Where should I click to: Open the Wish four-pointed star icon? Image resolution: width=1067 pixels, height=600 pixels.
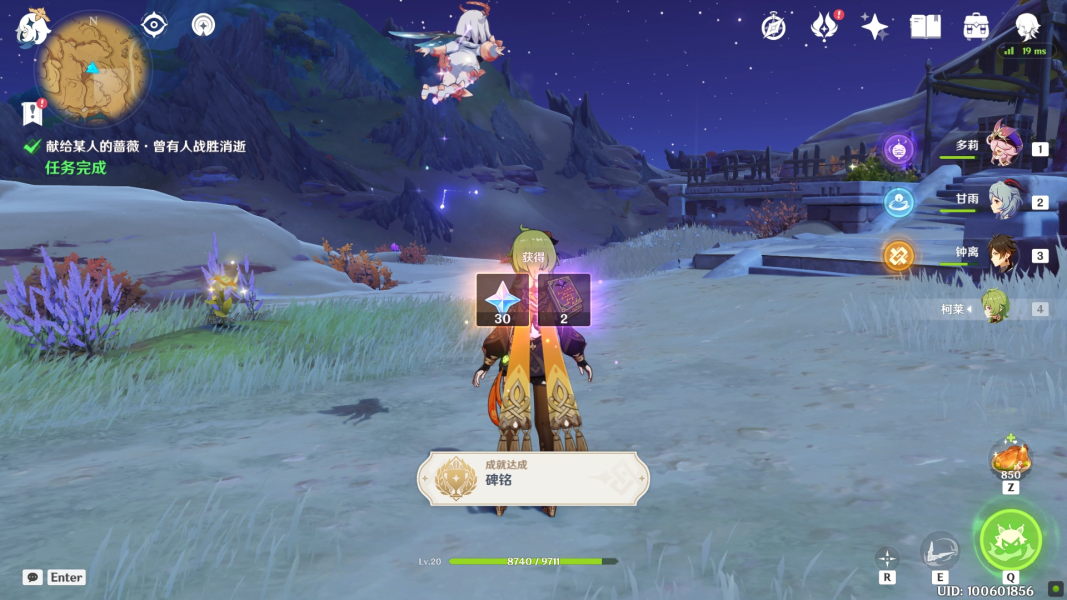coord(875,27)
